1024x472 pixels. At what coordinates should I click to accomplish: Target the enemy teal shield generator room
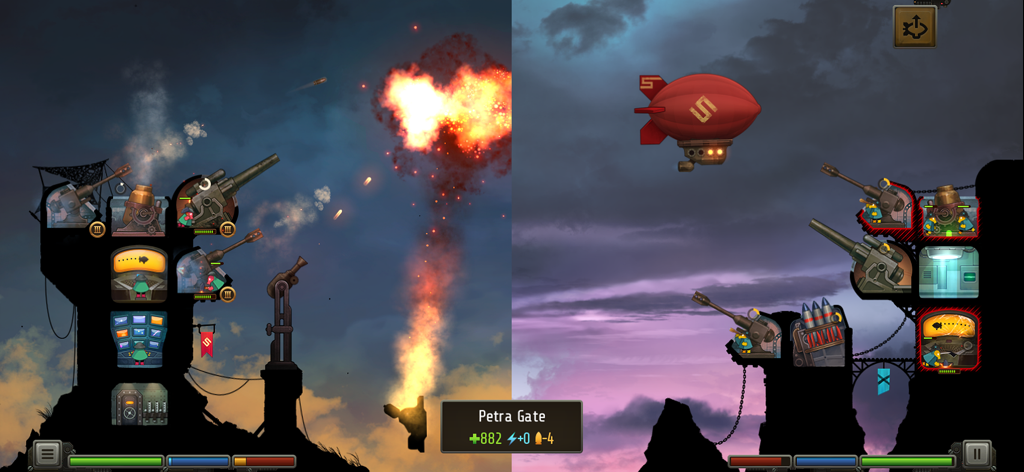pos(947,272)
